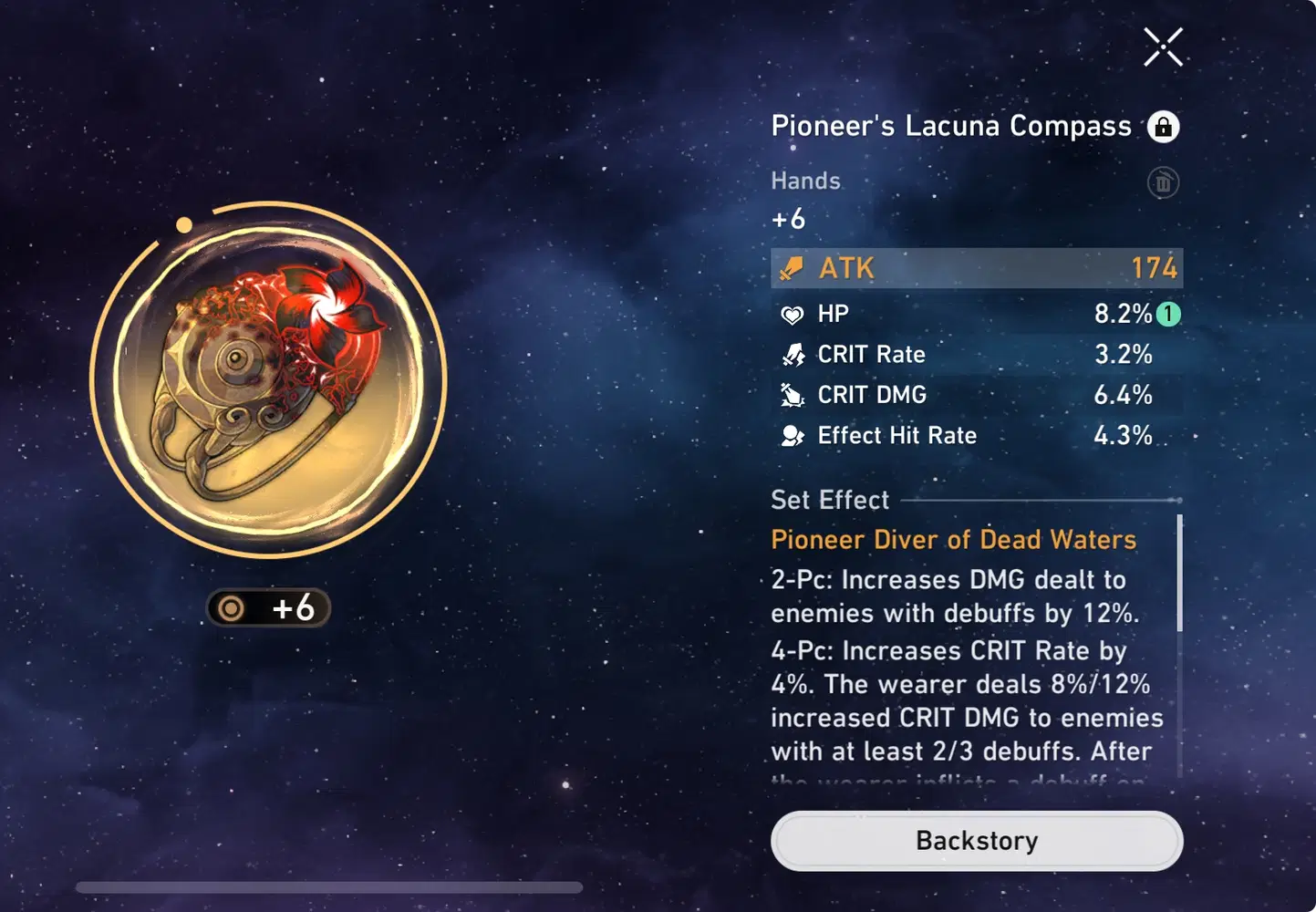1316x912 pixels.
Task: Close the relic details panel
Action: pos(1163,47)
